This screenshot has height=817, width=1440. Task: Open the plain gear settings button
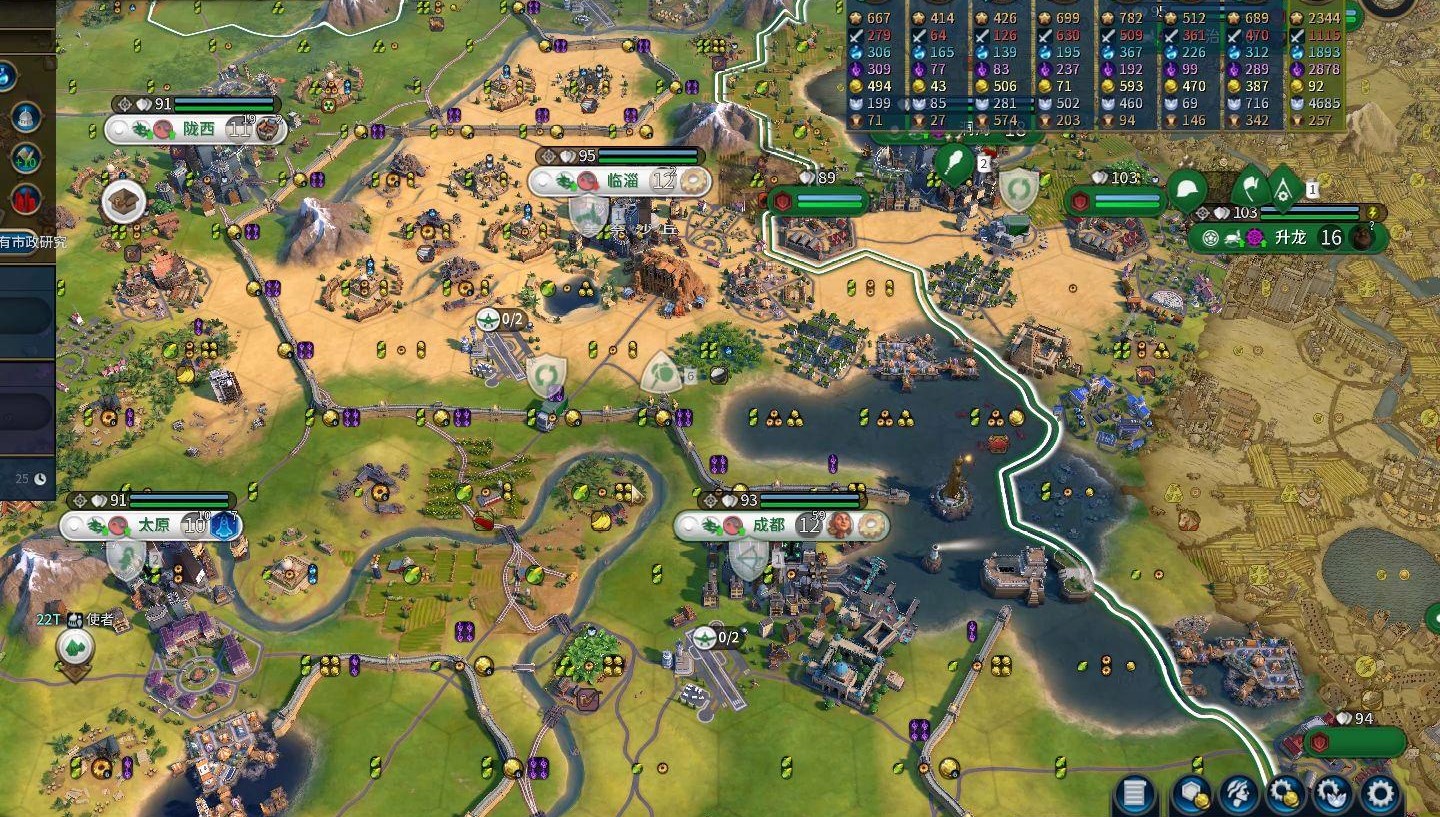click(1381, 794)
